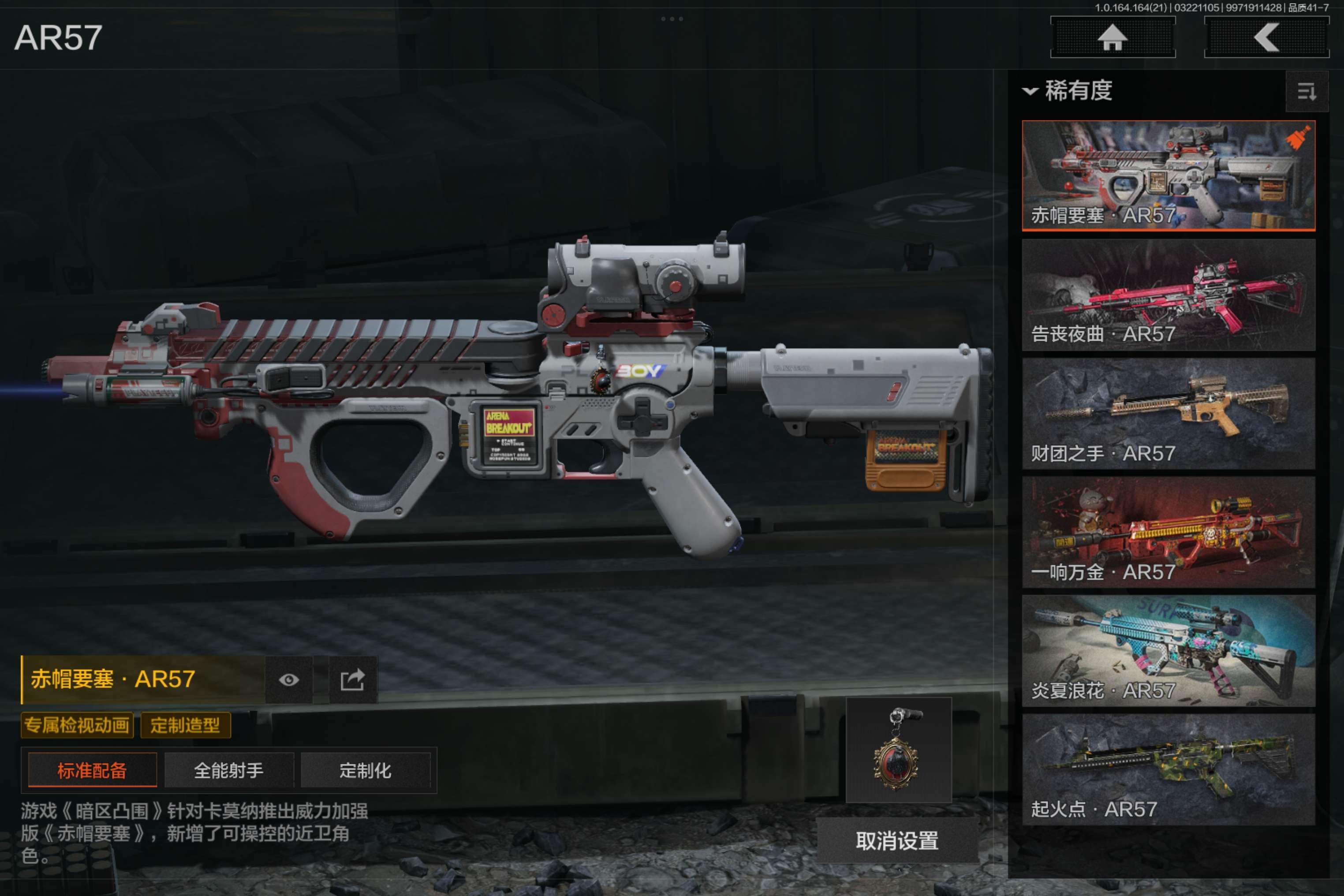Image resolution: width=1344 pixels, height=896 pixels.
Task: Switch to the 全能射手 tab
Action: coord(228,770)
